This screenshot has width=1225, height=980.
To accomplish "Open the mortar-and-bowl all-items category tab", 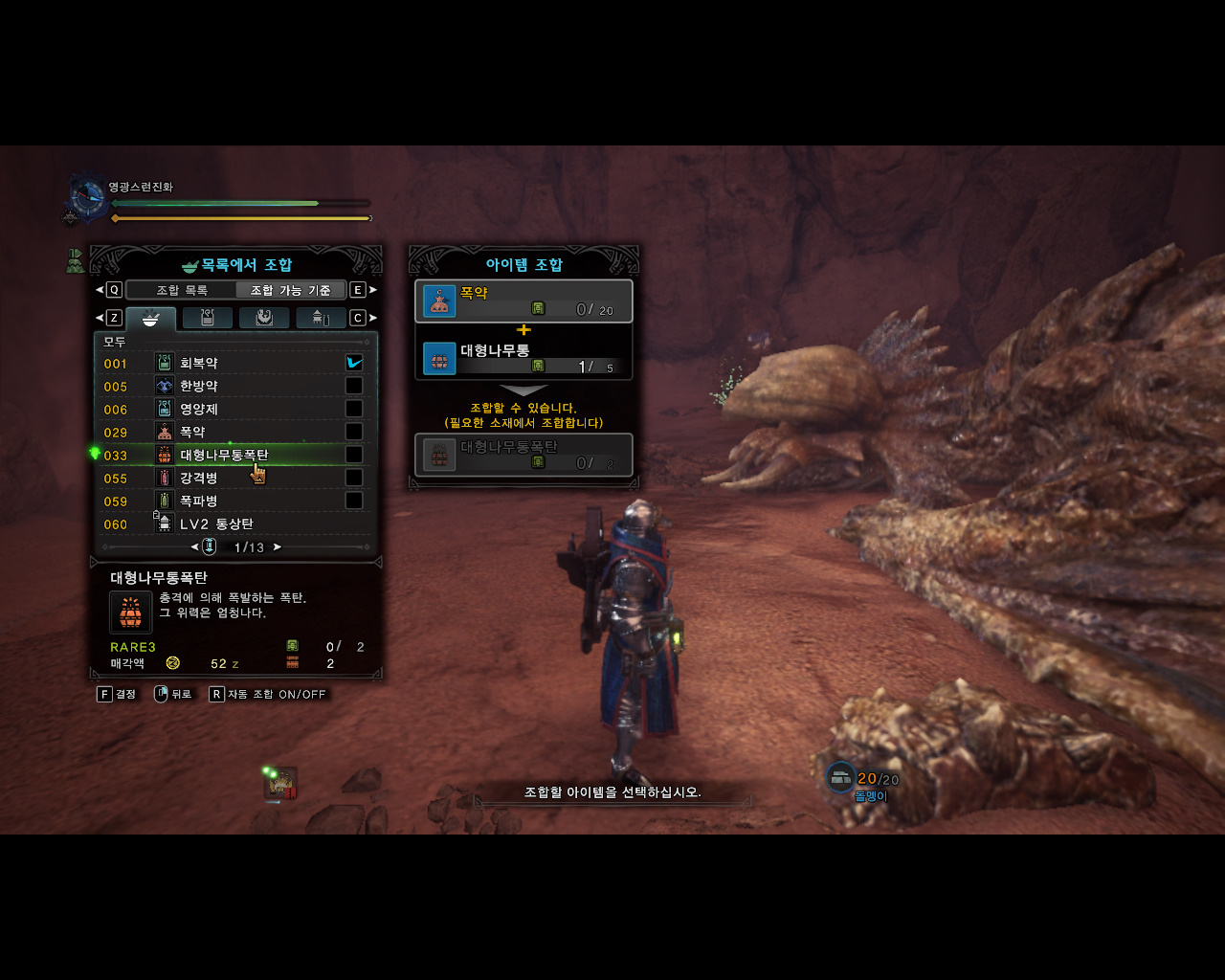I will pyautogui.click(x=150, y=318).
